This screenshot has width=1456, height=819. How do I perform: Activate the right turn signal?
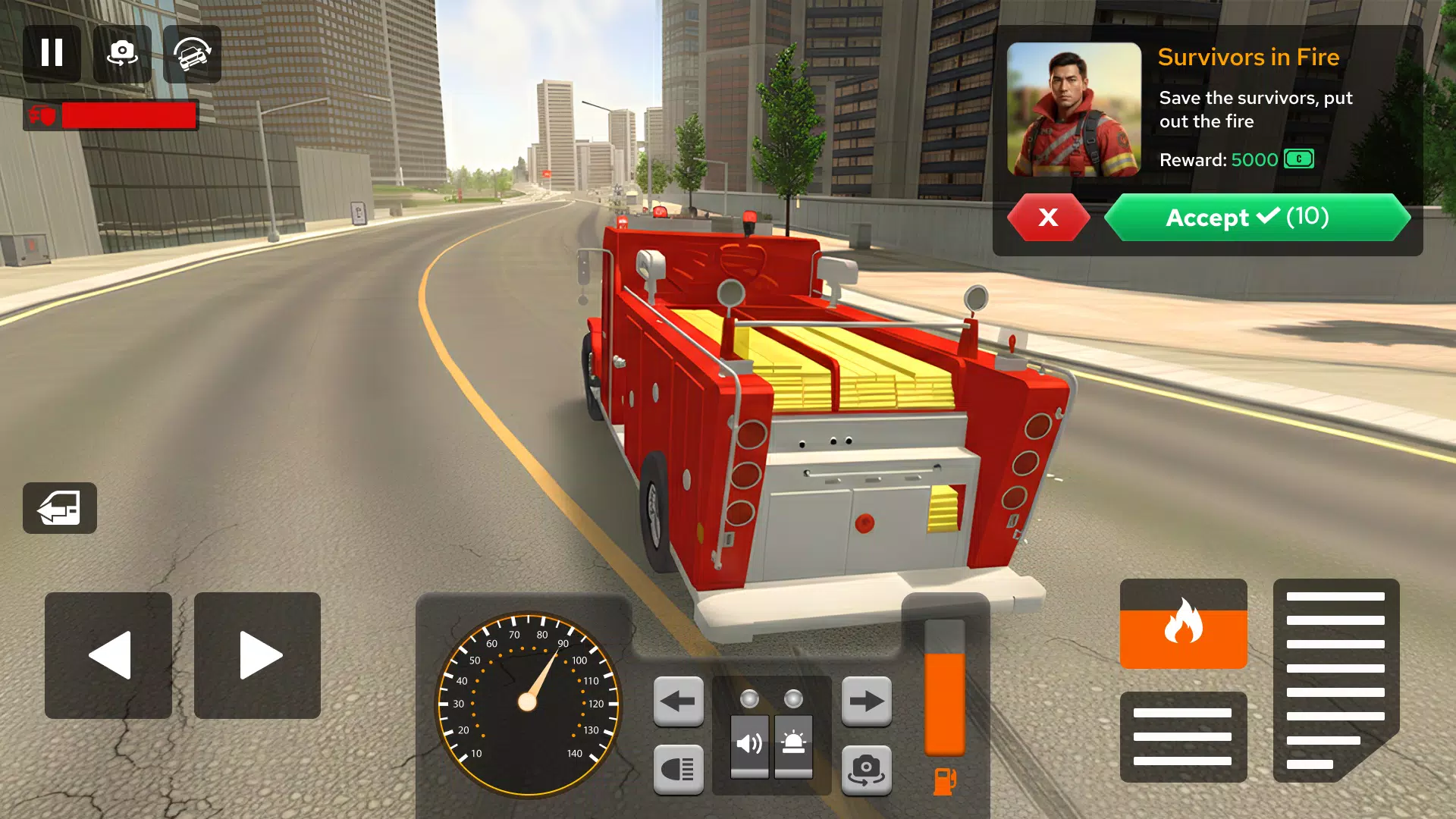(x=866, y=701)
